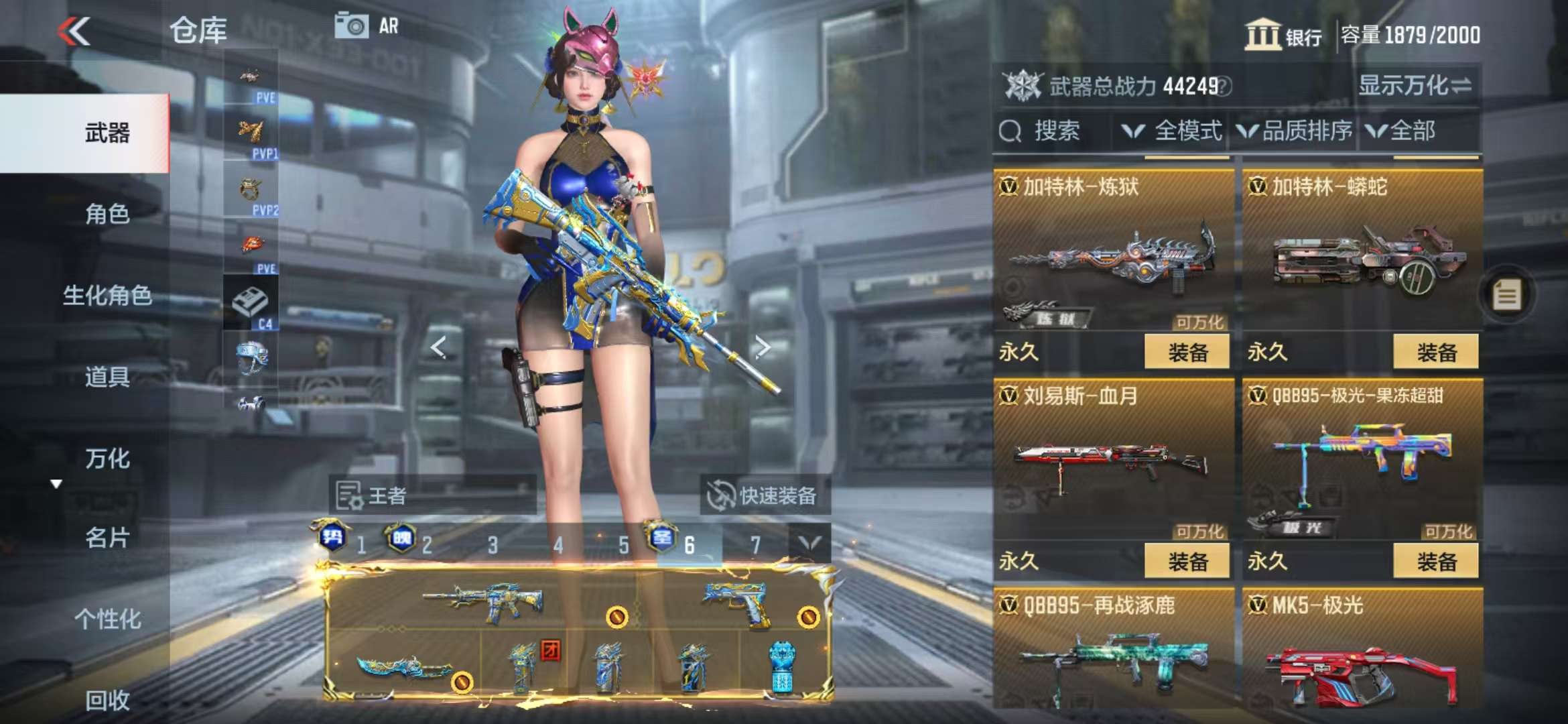Screen dimensions: 1568x724
Task: Select the MK5-极光 weapon card
Action: click(1362, 650)
